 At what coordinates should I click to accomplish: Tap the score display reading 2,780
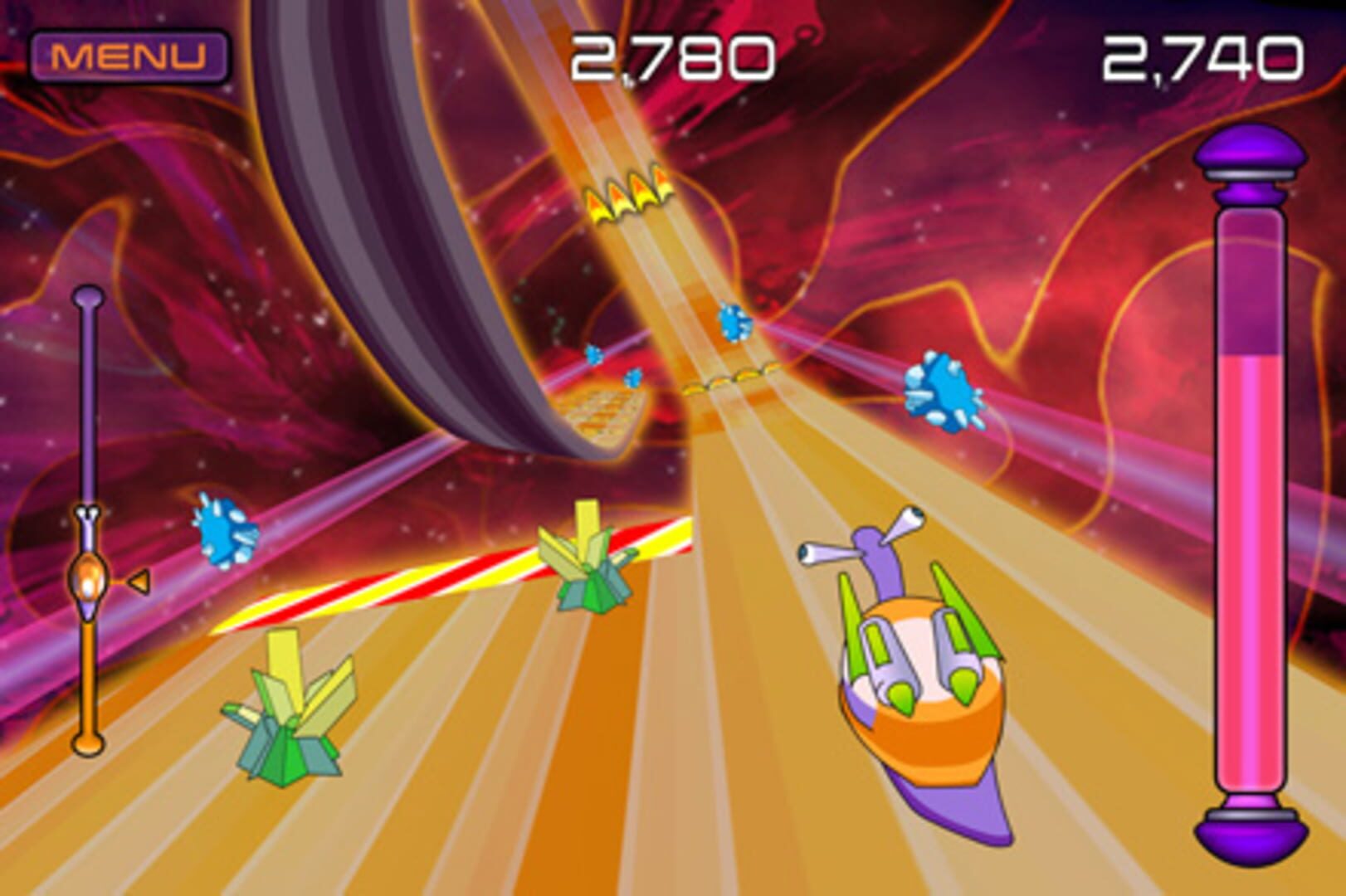[x=672, y=54]
